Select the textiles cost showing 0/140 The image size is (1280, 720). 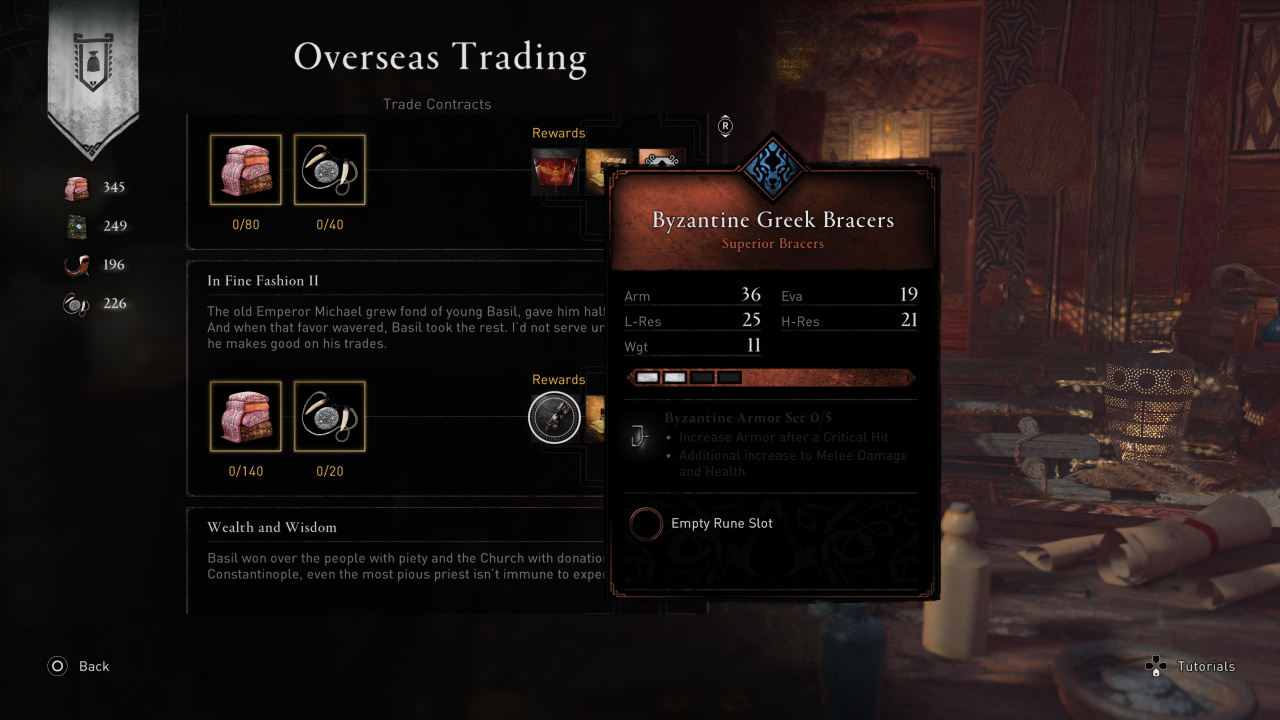(x=246, y=416)
